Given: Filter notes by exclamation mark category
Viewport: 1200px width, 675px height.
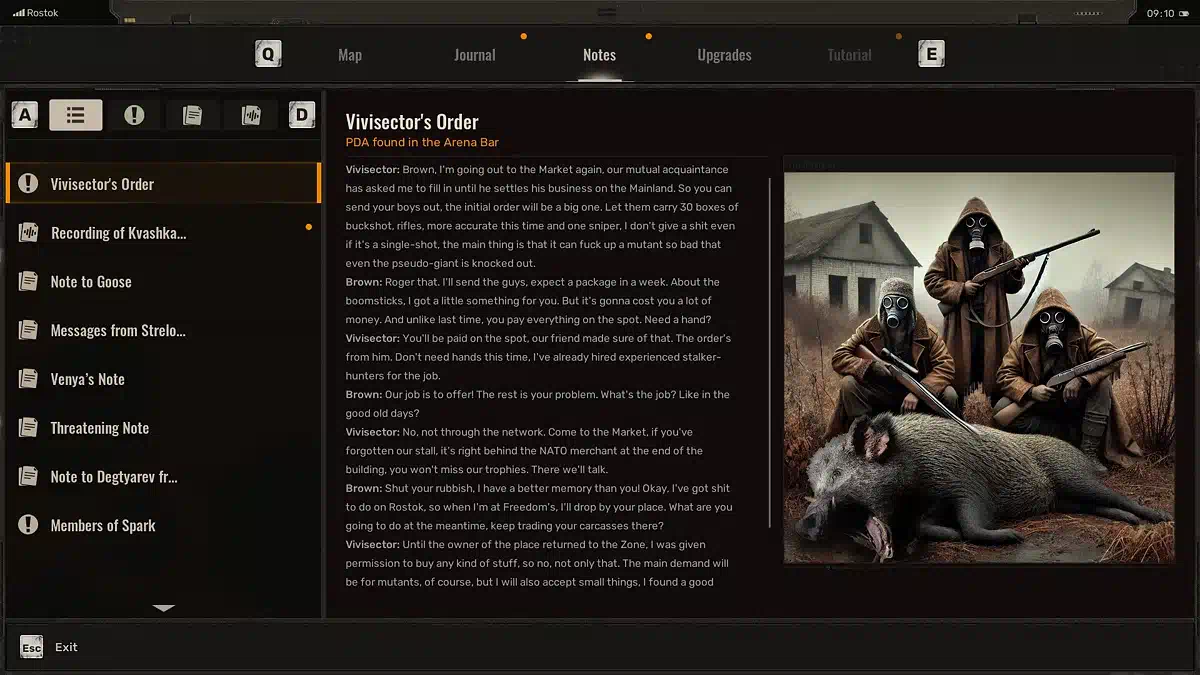Looking at the screenshot, I should click(x=134, y=115).
